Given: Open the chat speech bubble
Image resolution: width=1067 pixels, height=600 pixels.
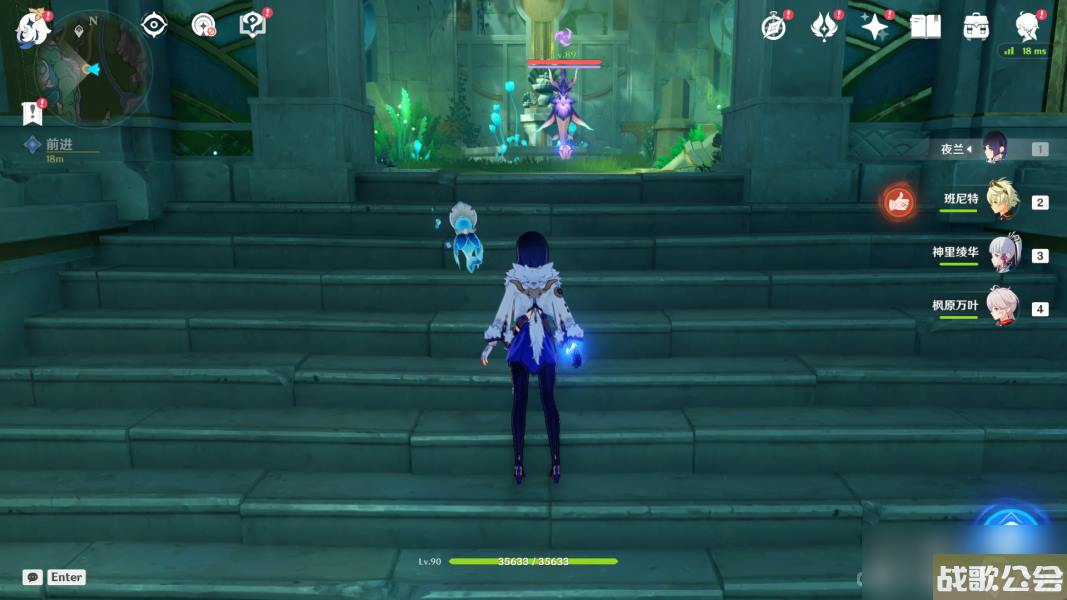Looking at the screenshot, I should (x=33, y=577).
